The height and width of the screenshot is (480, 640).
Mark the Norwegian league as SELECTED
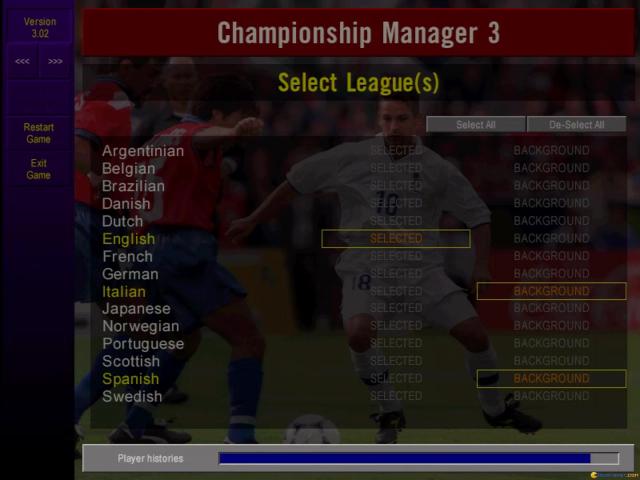pyautogui.click(x=396, y=326)
